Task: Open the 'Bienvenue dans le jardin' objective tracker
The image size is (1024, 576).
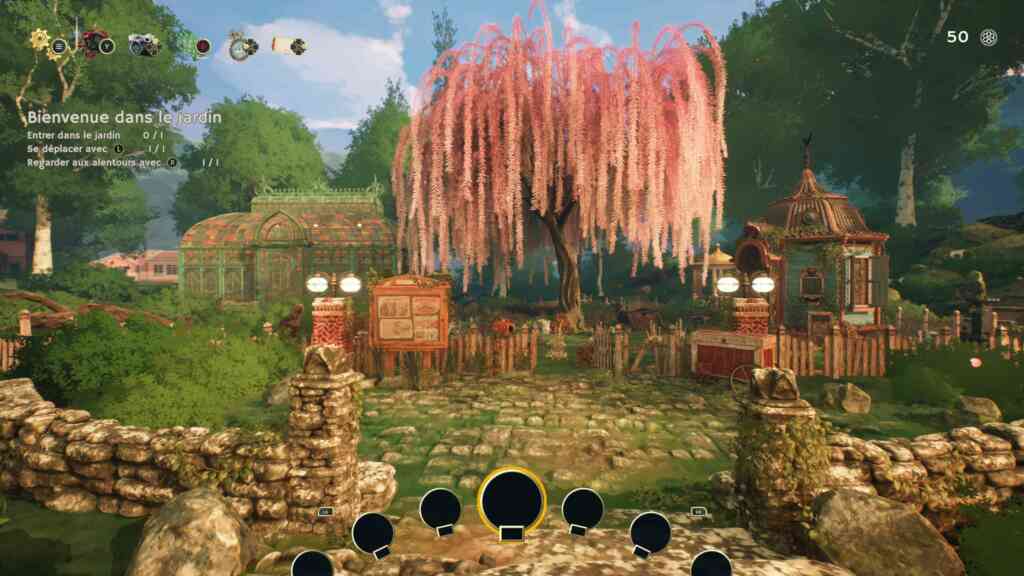Action: [x=124, y=118]
